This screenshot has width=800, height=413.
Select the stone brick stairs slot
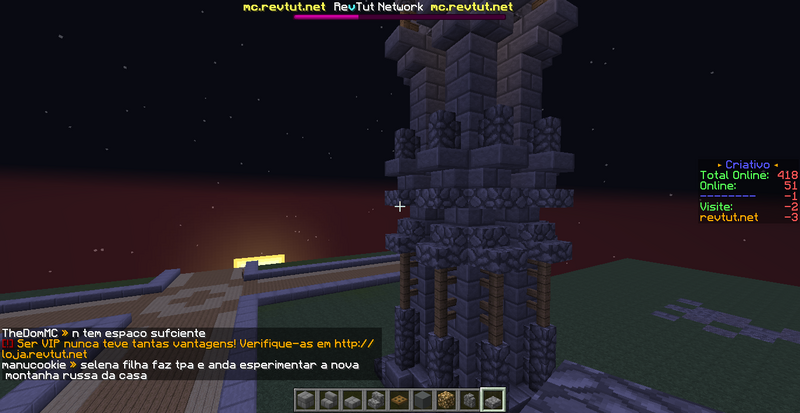[329, 400]
